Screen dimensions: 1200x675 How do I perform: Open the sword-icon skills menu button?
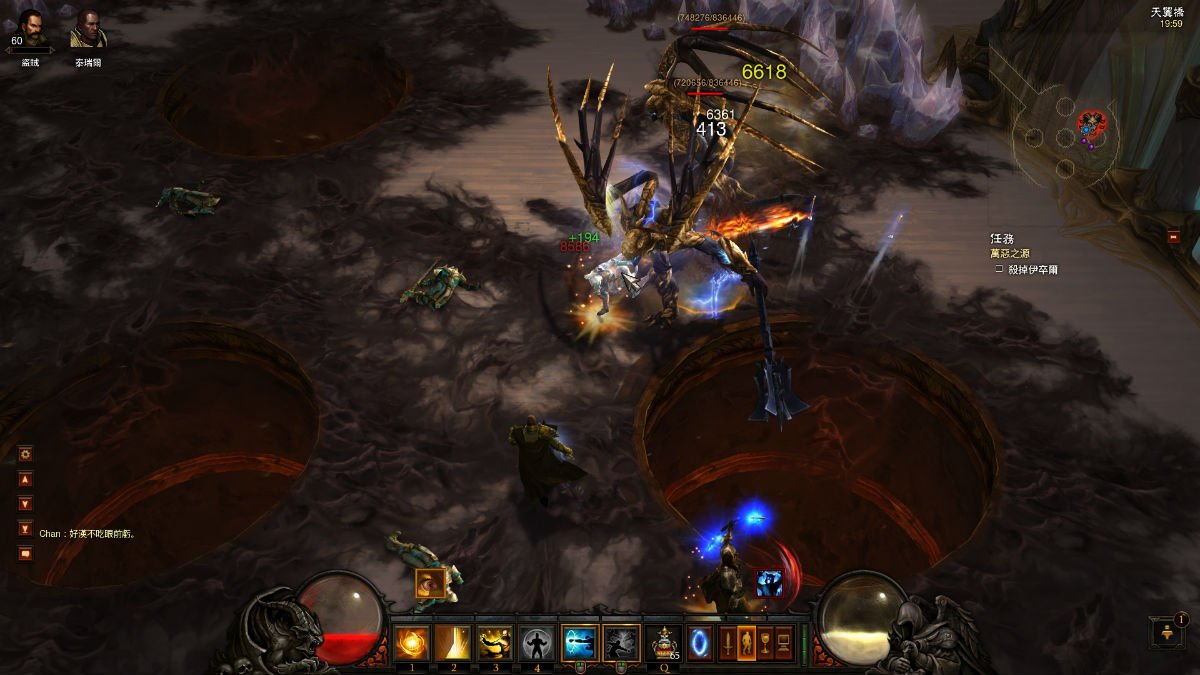(728, 642)
